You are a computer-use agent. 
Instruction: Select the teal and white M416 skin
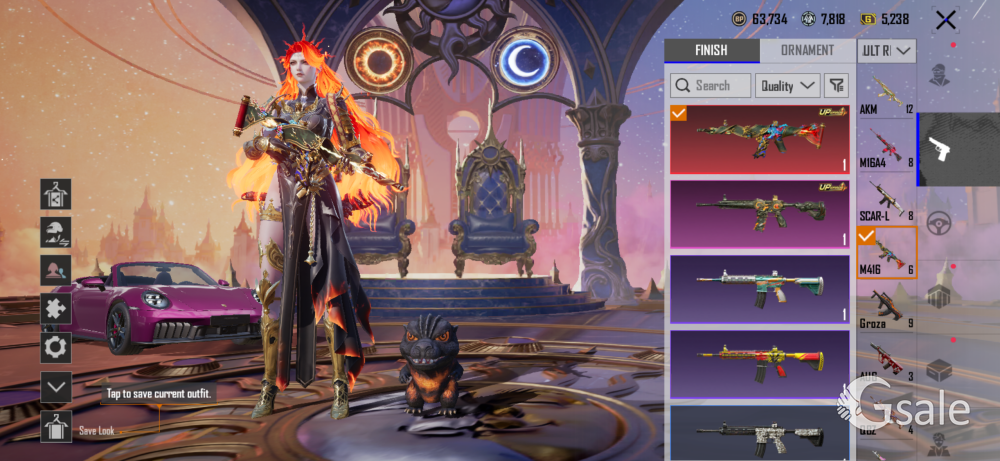click(759, 289)
